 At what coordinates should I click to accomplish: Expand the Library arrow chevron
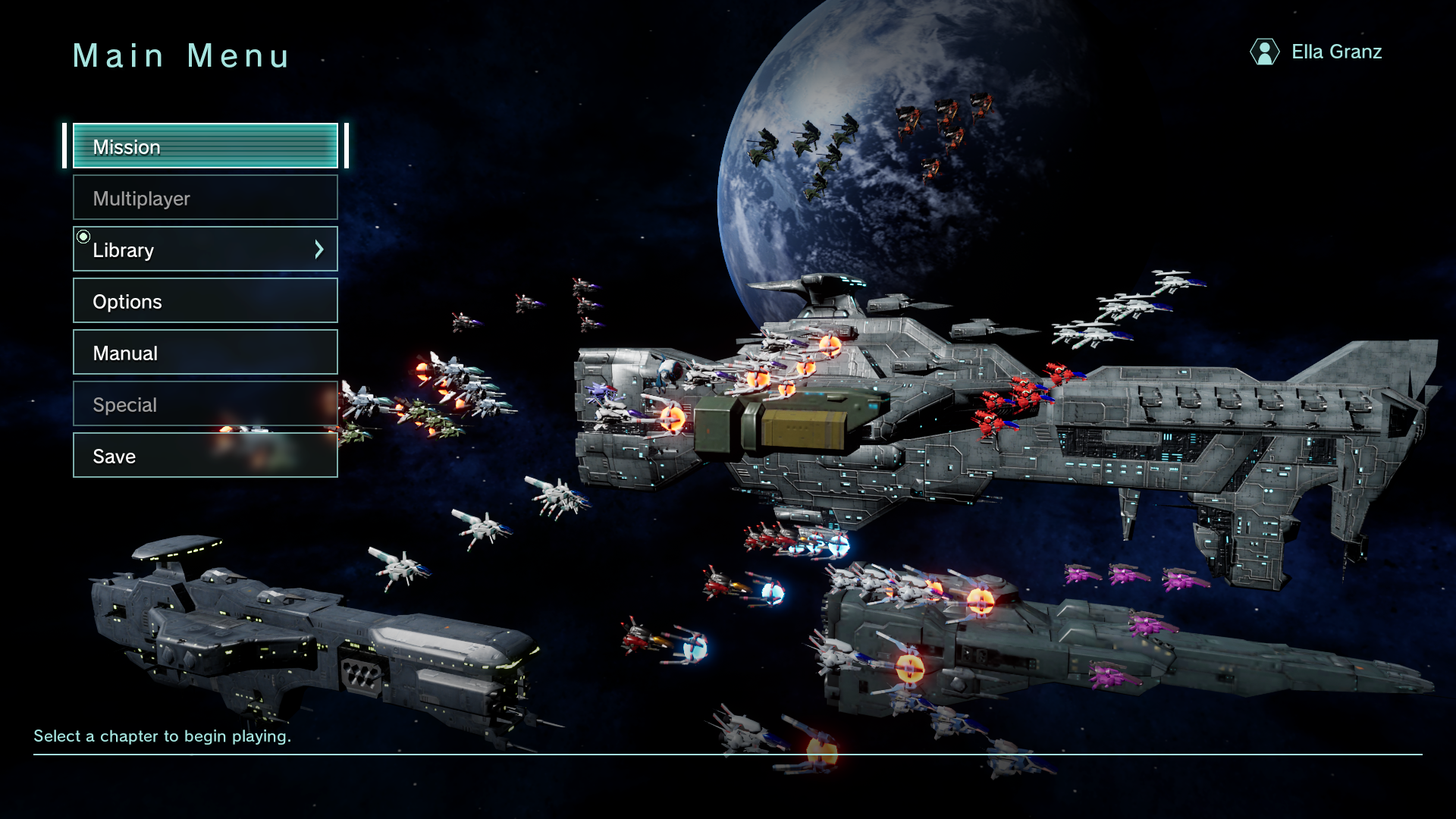point(319,249)
